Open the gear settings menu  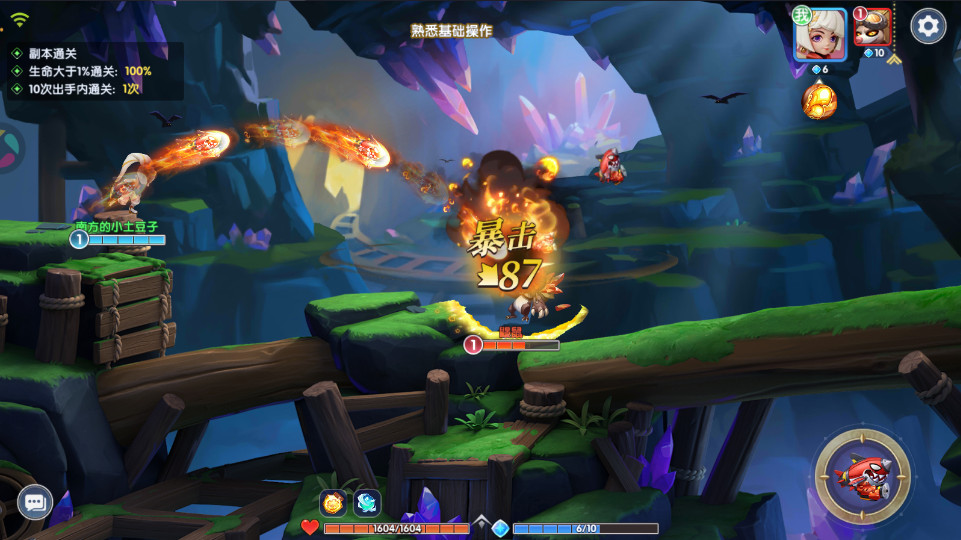click(928, 26)
